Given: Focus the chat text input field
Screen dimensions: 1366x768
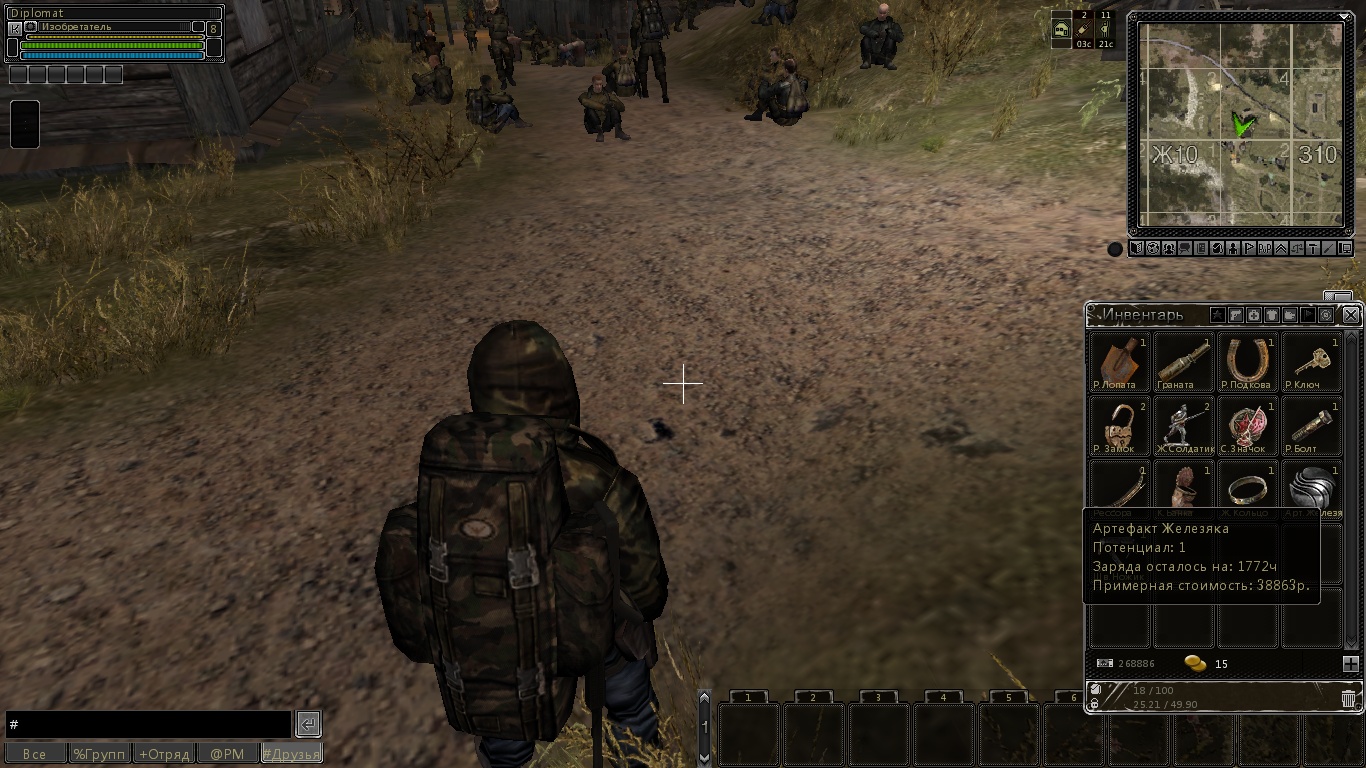Looking at the screenshot, I should coord(148,724).
